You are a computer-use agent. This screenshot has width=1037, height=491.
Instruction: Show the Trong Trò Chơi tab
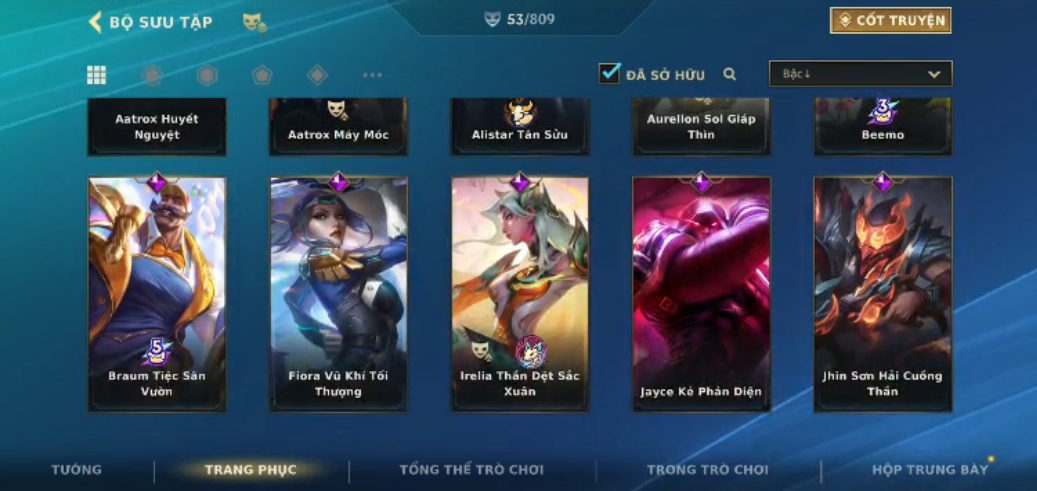707,470
